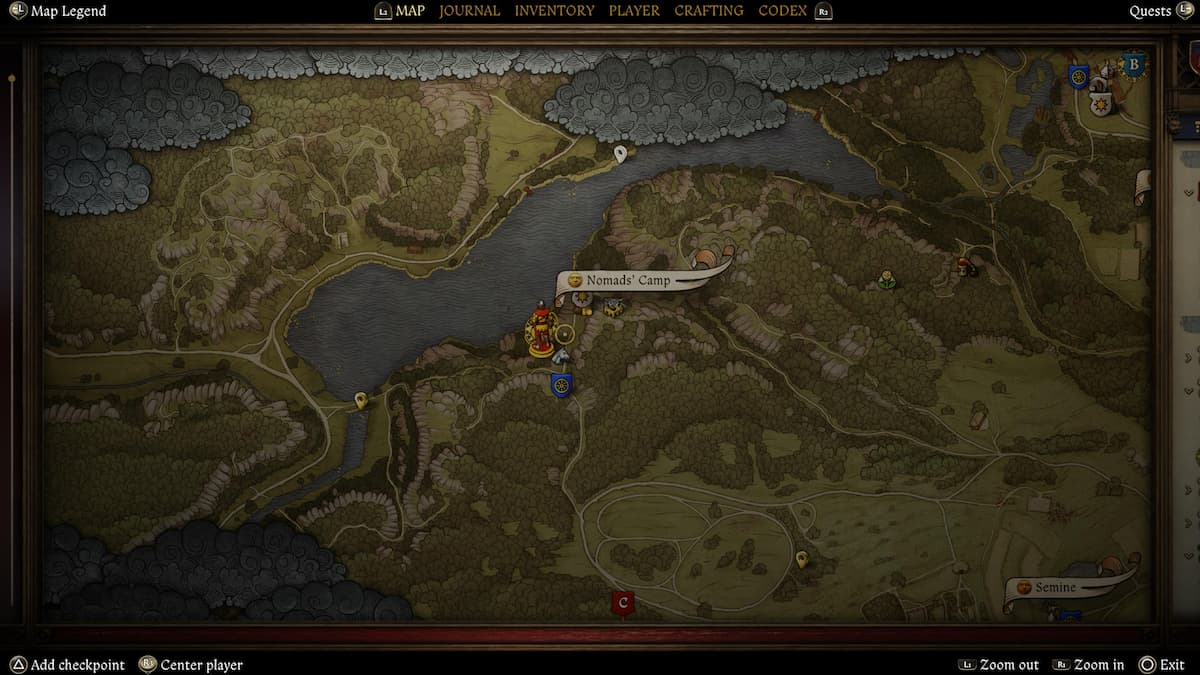Screen dimensions: 1200x675
Task: Select the white sun shield marker
Action: click(1099, 105)
